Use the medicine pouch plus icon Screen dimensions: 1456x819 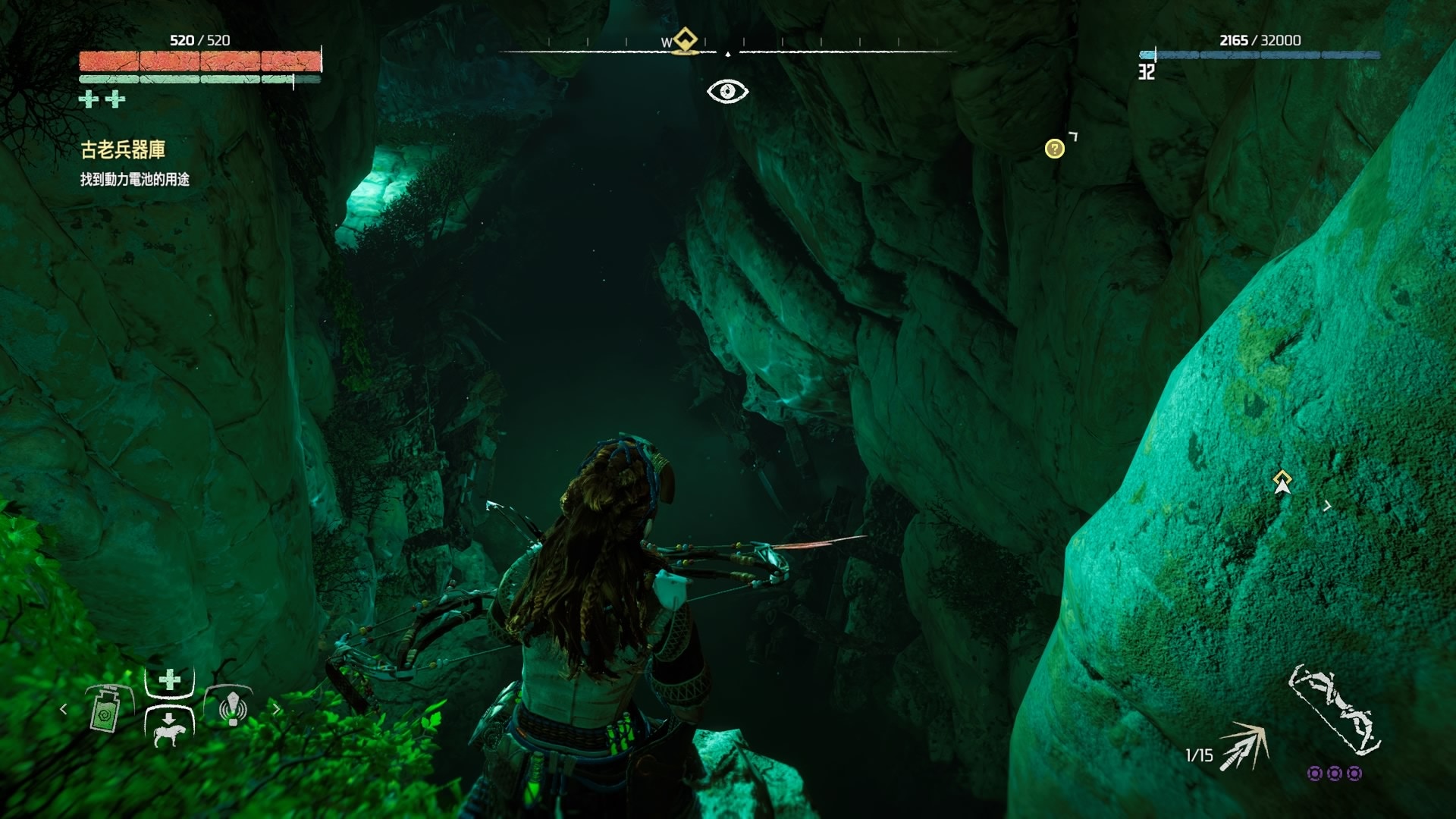170,679
